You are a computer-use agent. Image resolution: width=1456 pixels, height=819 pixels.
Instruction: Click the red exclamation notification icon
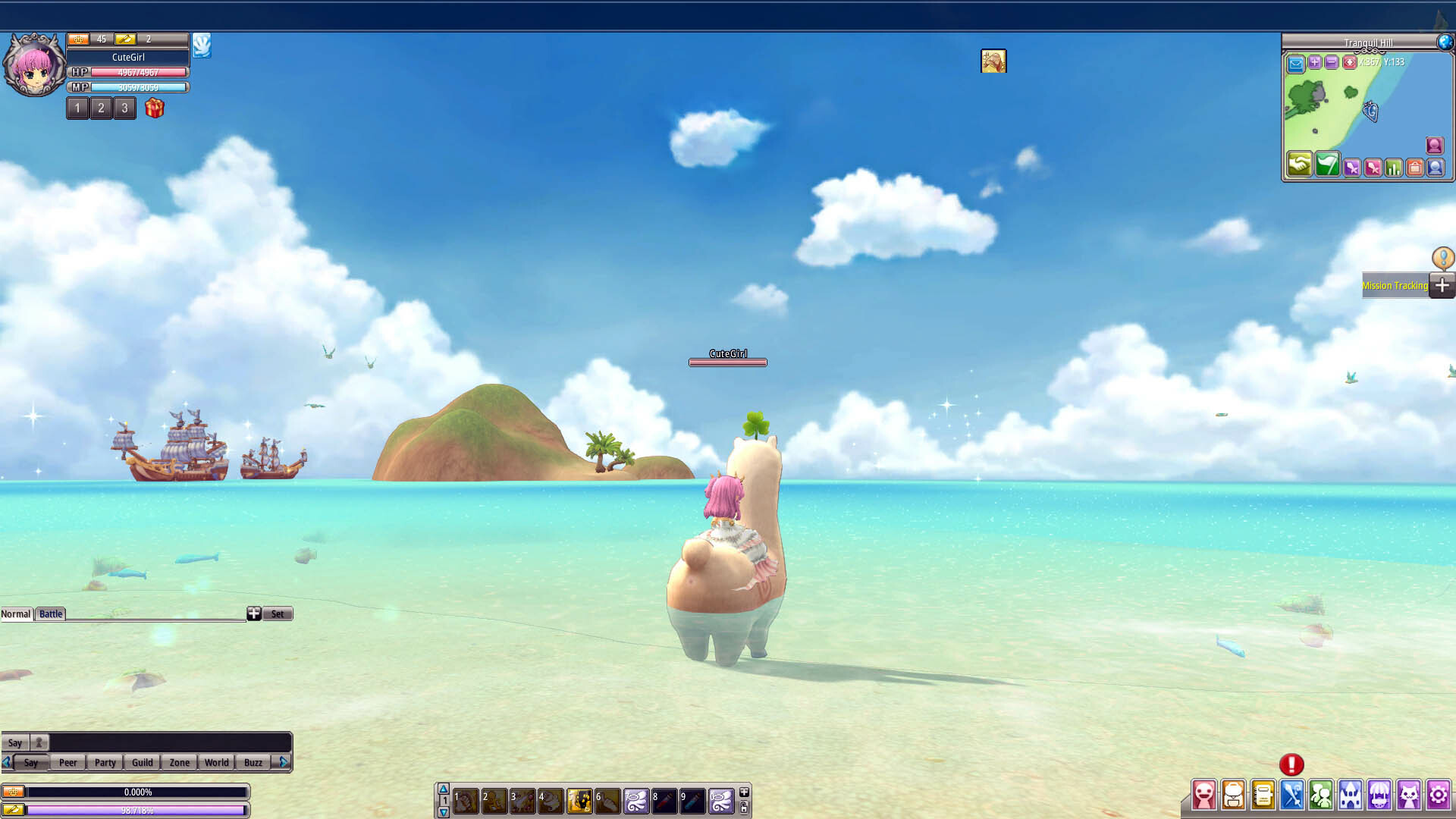tap(1293, 766)
